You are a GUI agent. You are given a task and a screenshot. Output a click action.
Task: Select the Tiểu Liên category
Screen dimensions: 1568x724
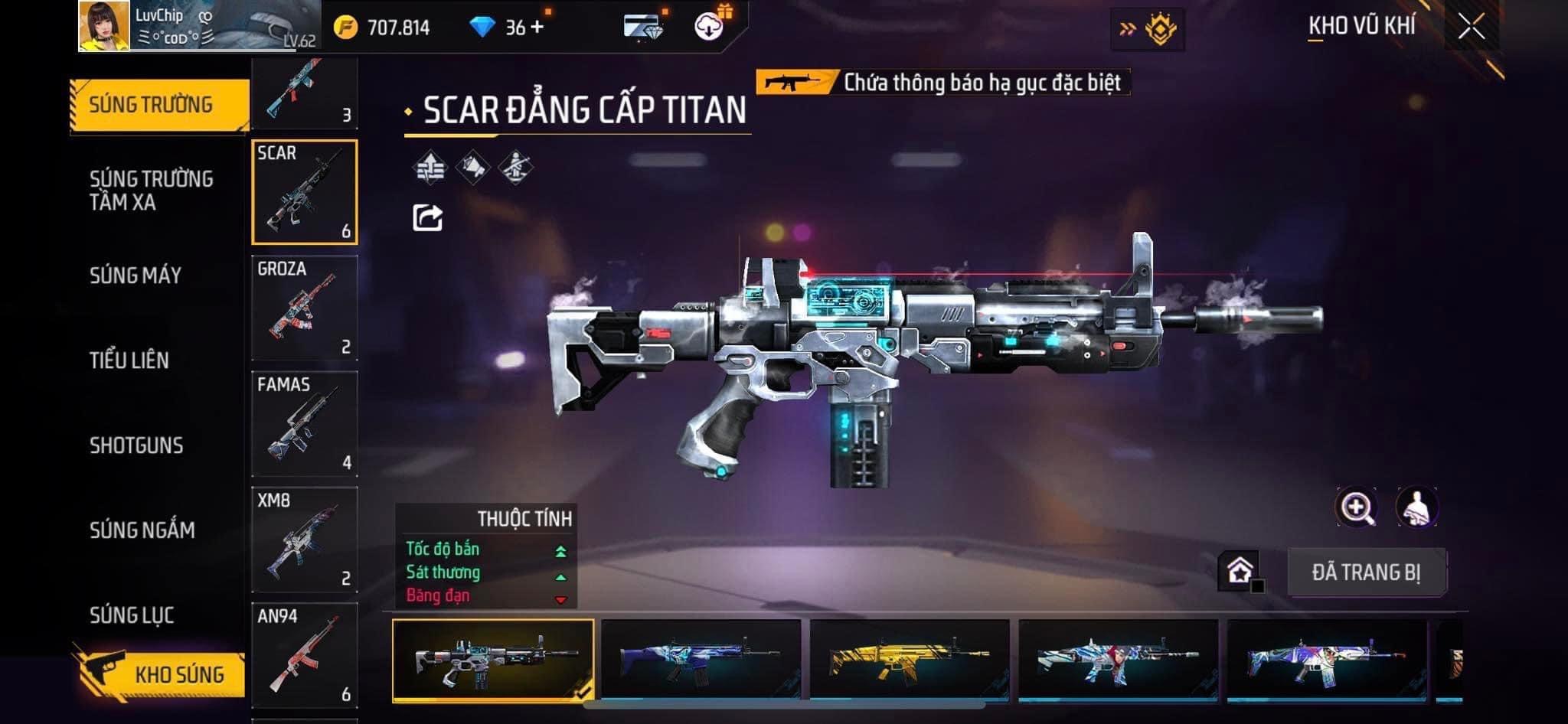tap(129, 360)
